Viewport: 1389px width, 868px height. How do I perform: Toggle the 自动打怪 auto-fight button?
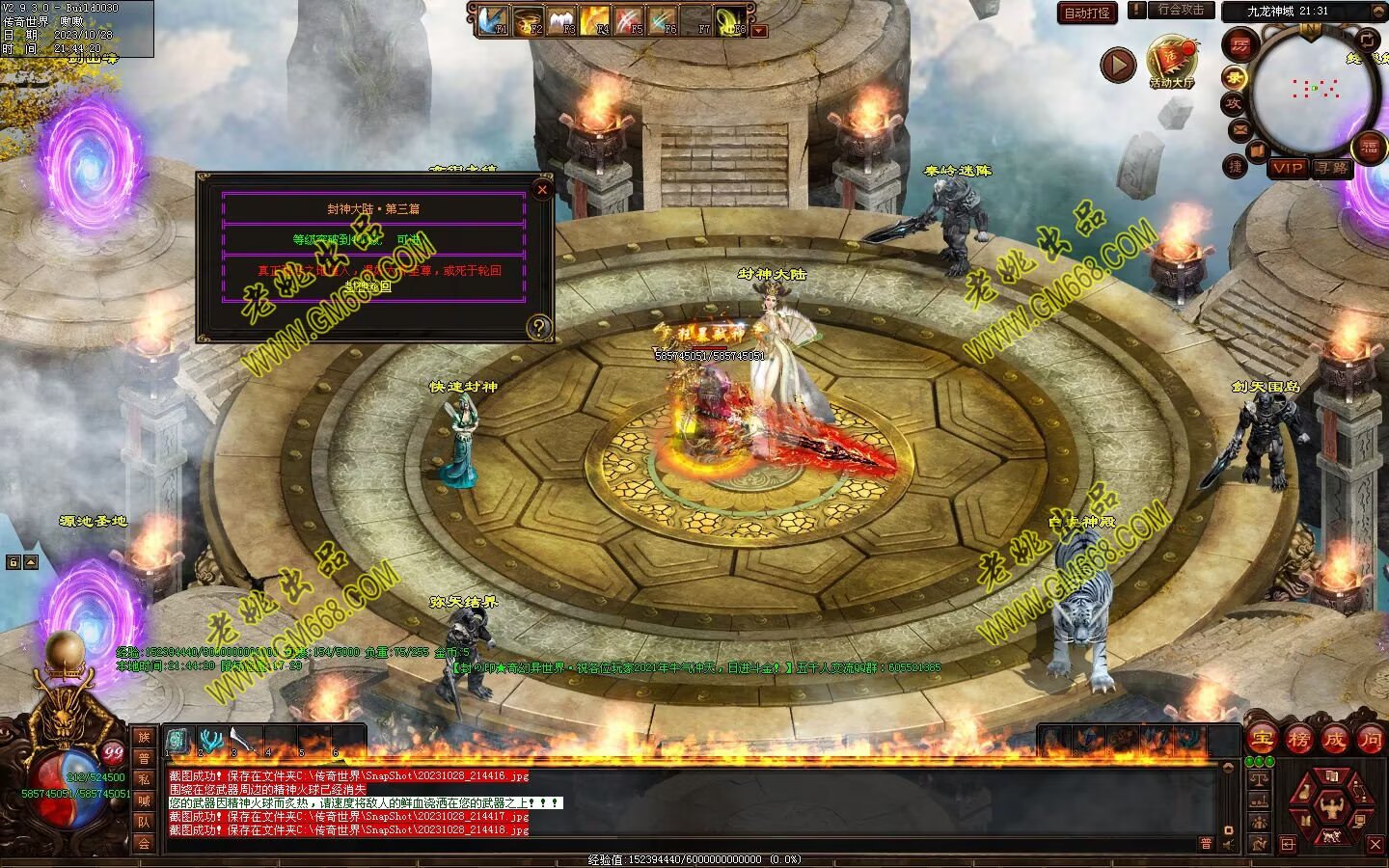[1087, 13]
